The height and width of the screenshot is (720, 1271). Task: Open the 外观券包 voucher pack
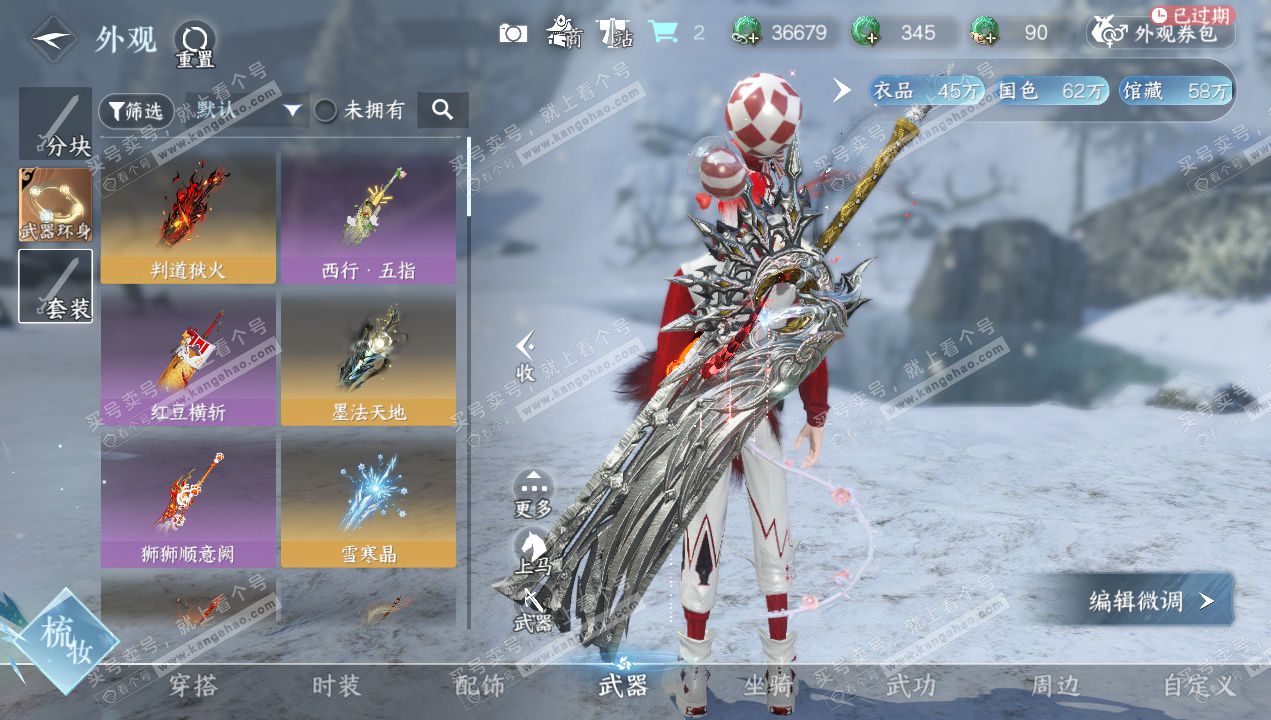click(1160, 33)
